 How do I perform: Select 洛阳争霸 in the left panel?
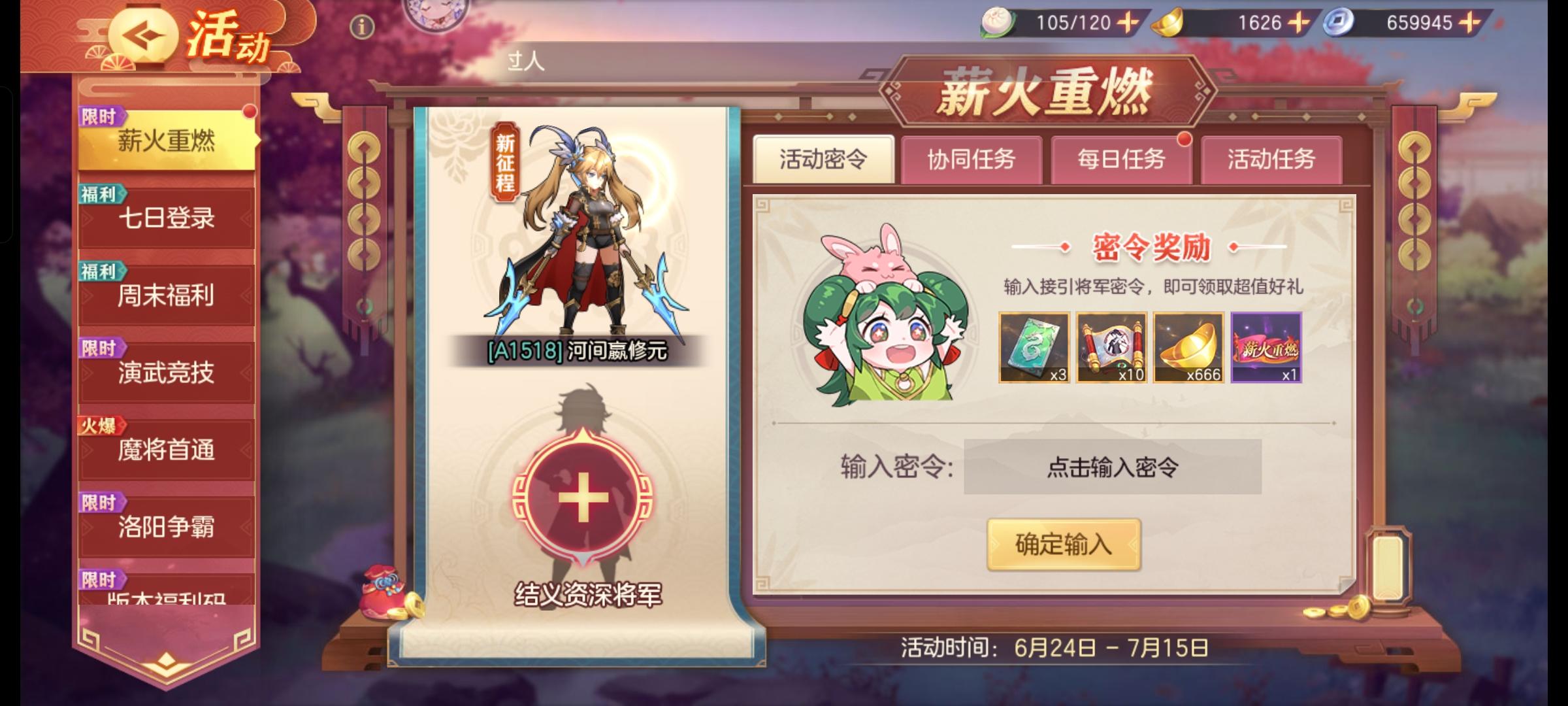[165, 527]
